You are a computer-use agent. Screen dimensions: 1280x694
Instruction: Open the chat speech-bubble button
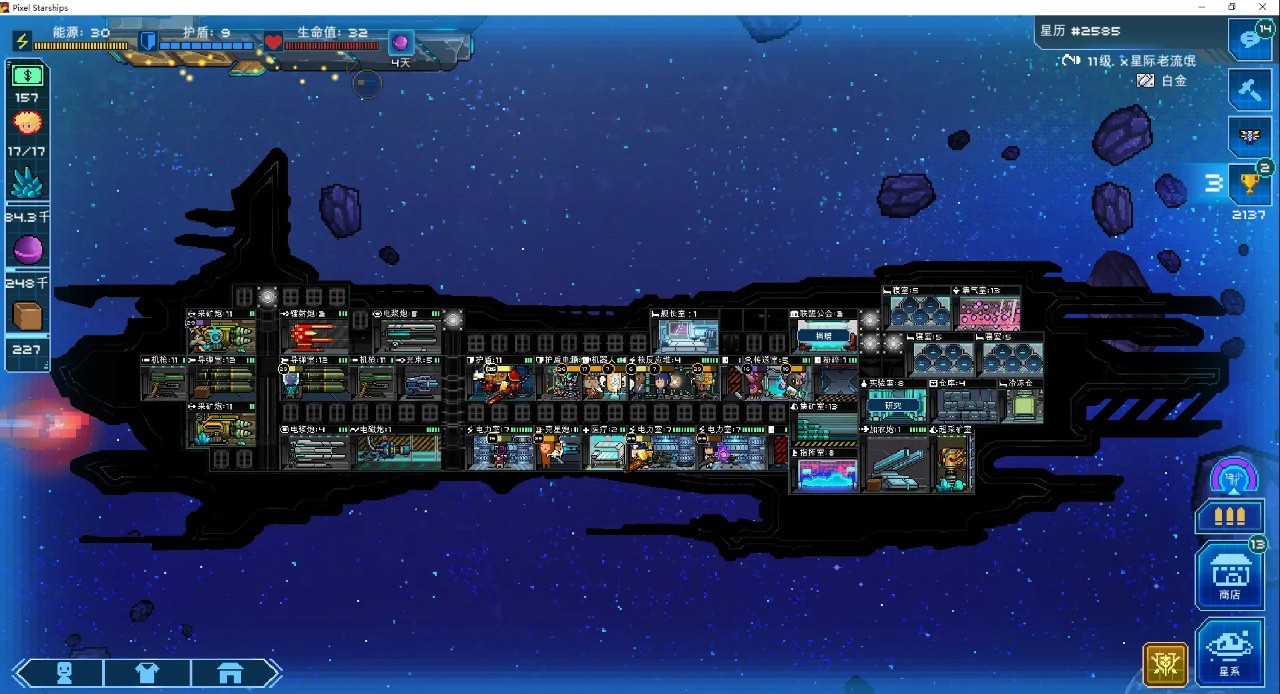[x=1248, y=40]
